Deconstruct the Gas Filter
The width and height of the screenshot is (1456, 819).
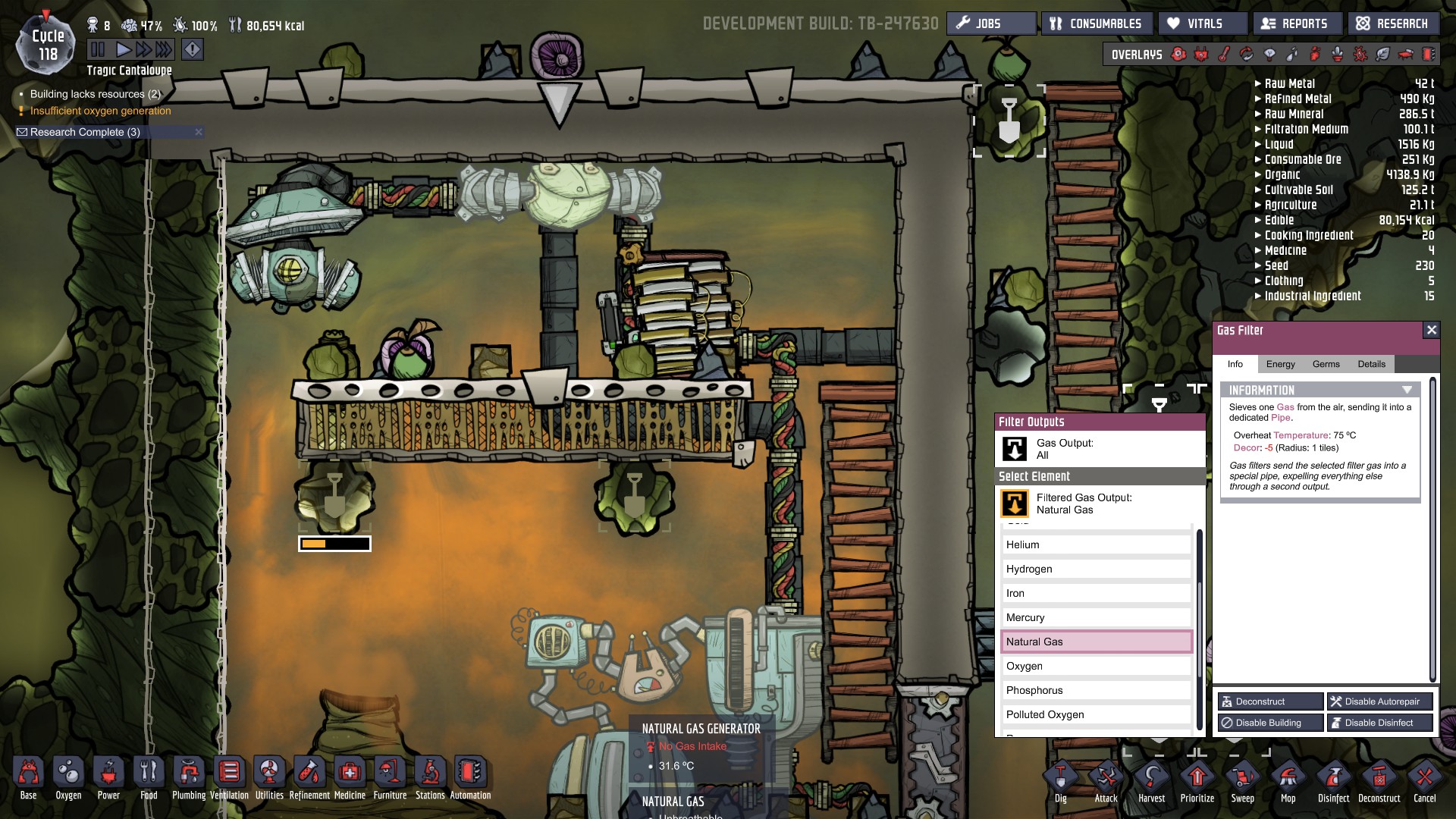point(1270,701)
